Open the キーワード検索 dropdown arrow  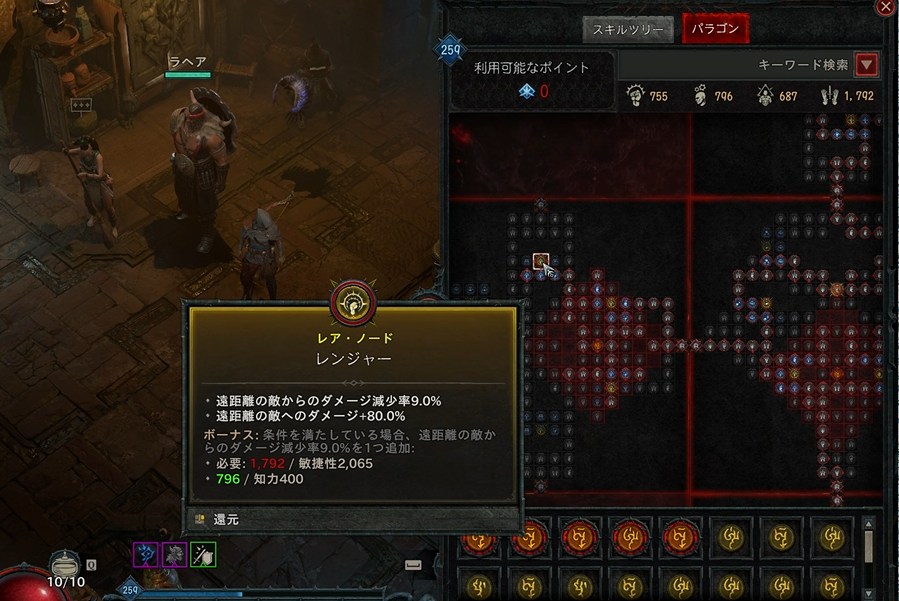(x=867, y=65)
